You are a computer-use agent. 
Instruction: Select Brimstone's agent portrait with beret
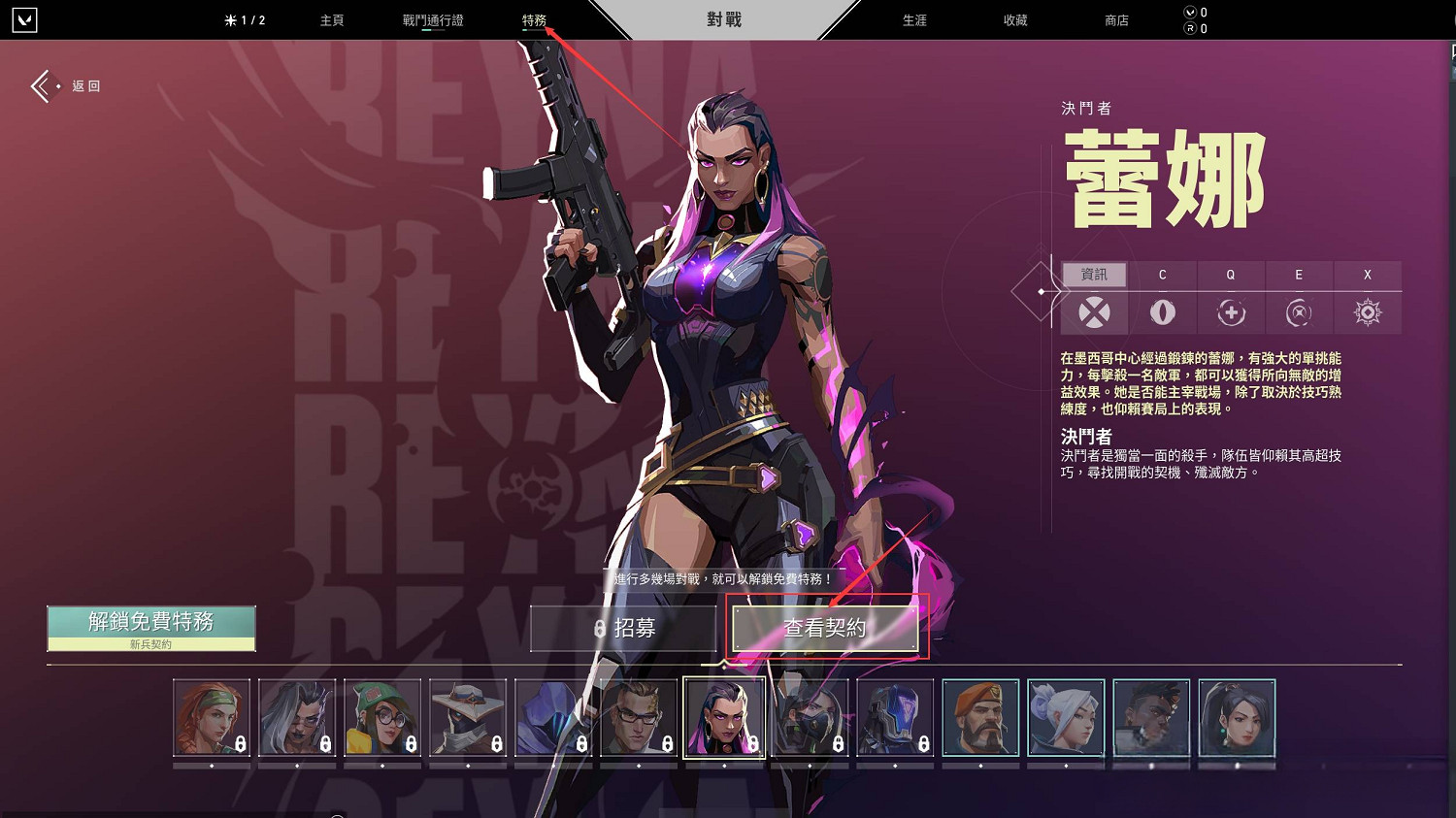pos(981,718)
